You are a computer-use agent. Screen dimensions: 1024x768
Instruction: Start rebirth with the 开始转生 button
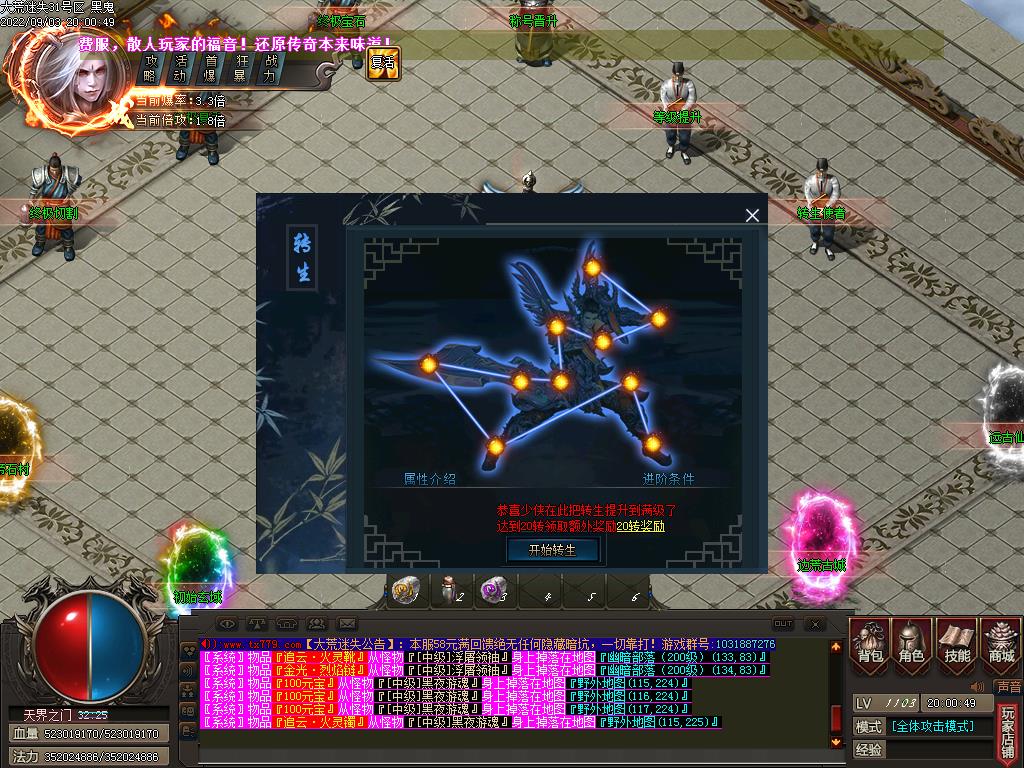(x=553, y=550)
